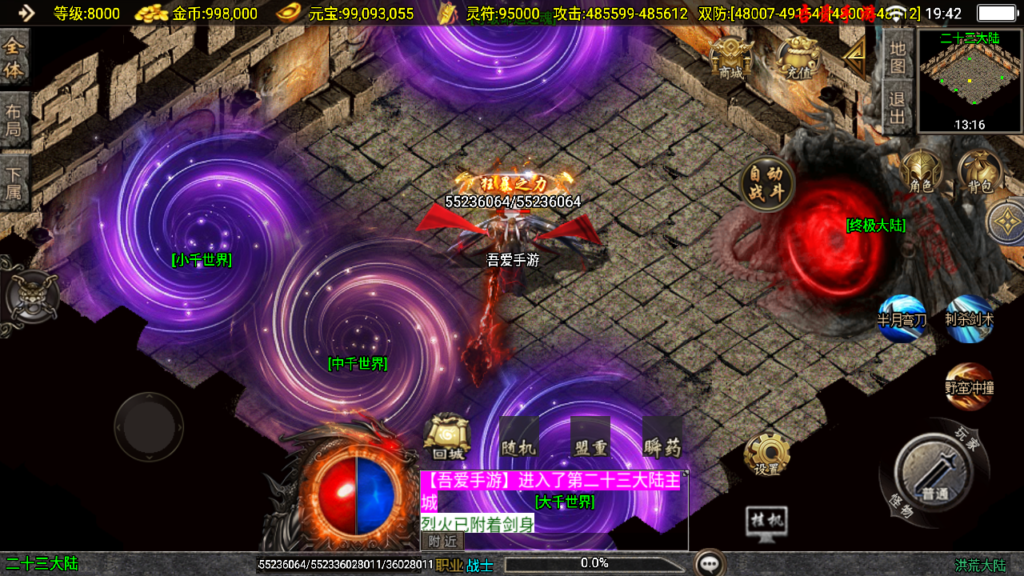Switch to the 全体 tab
This screenshot has height=576, width=1024.
(14, 58)
